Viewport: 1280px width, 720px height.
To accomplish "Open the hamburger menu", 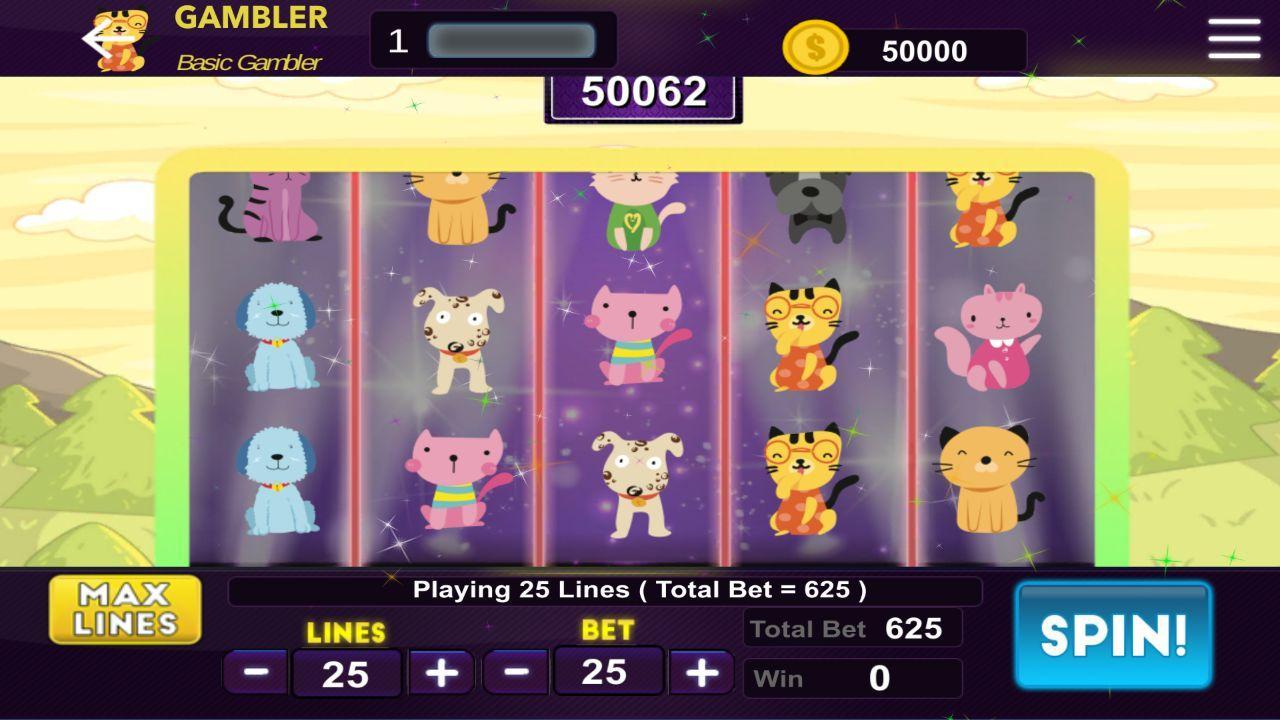I will pyautogui.click(x=1233, y=37).
